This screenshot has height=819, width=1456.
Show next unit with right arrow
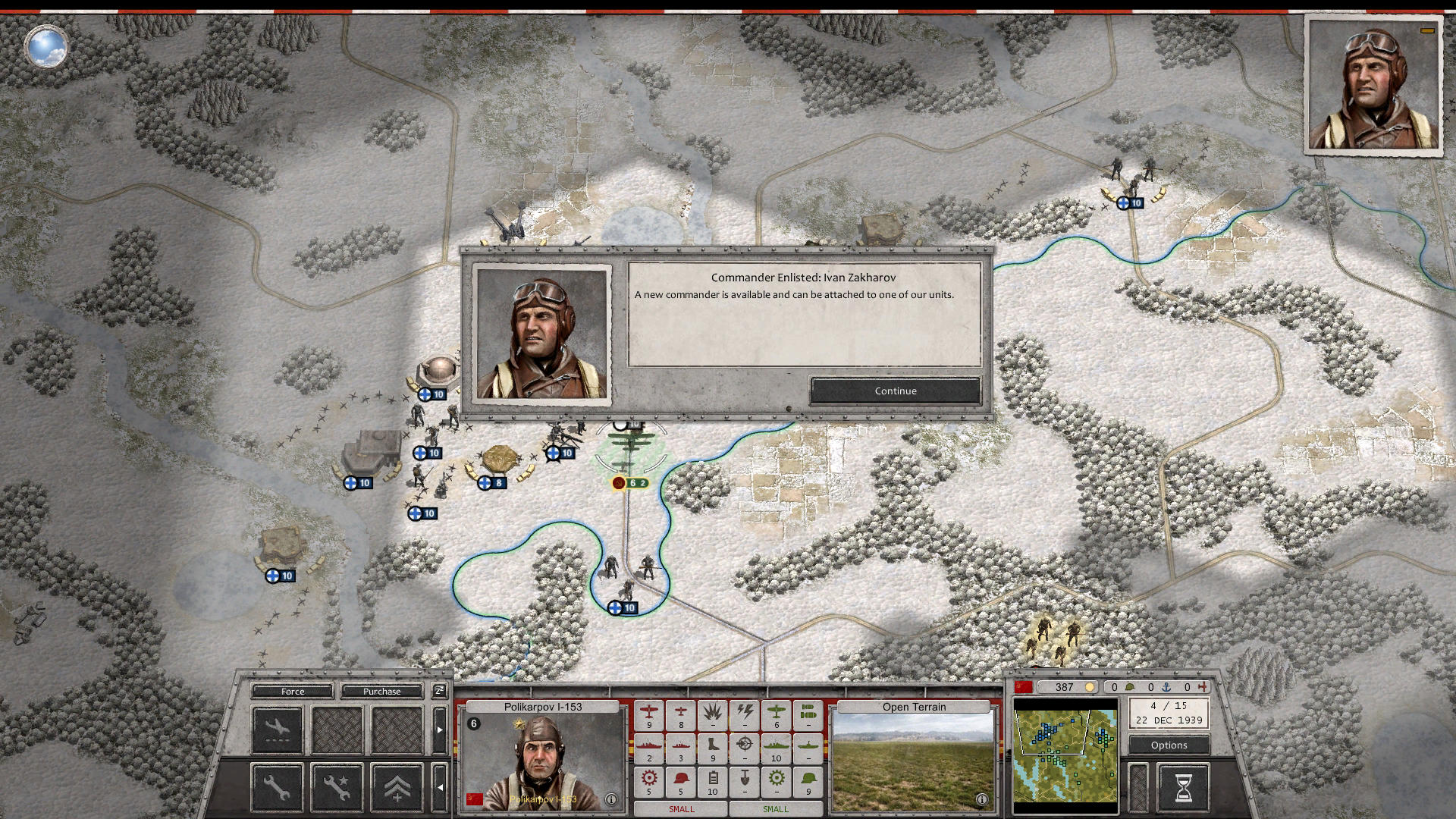pyautogui.click(x=439, y=730)
